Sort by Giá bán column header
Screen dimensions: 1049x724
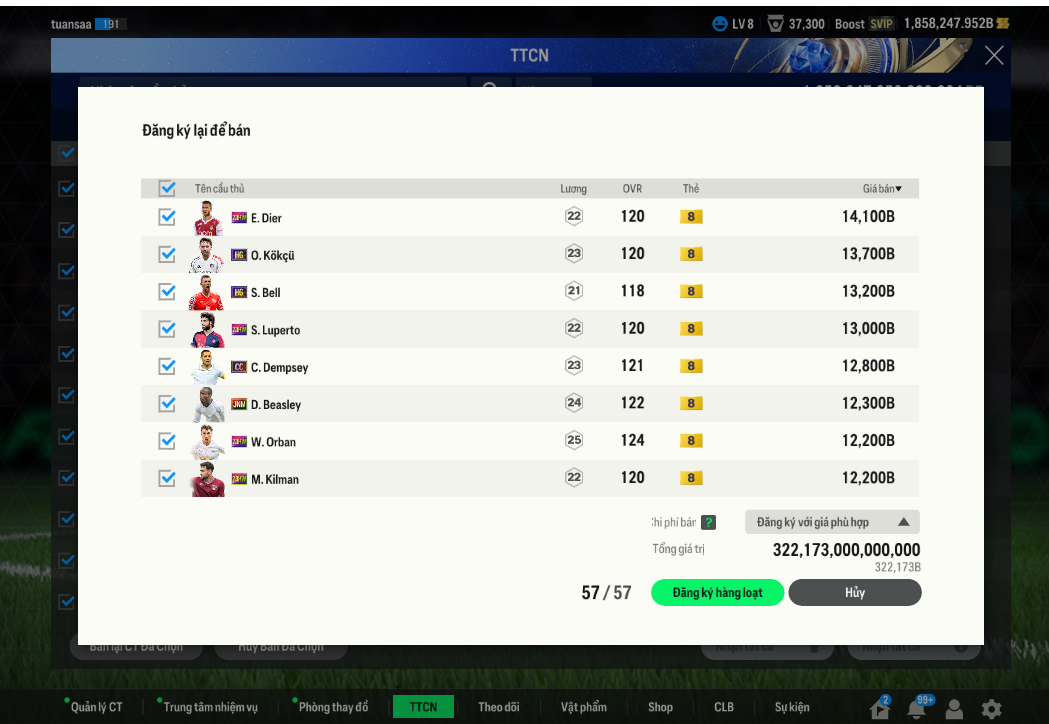click(882, 188)
